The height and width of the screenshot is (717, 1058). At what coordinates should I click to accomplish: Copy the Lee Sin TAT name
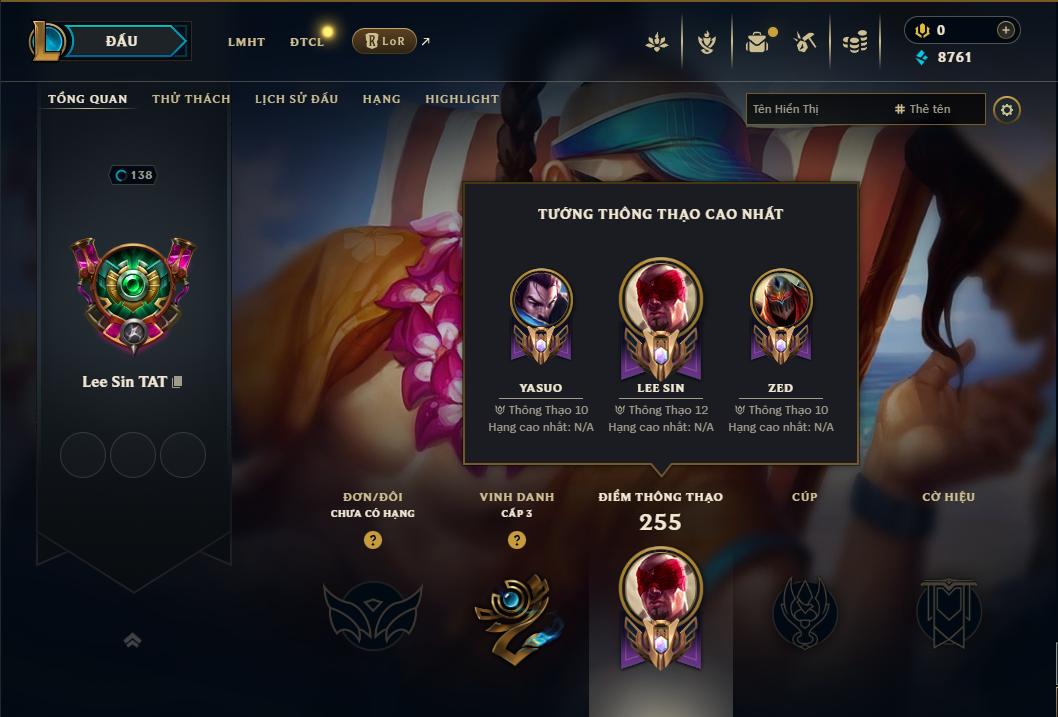[178, 382]
